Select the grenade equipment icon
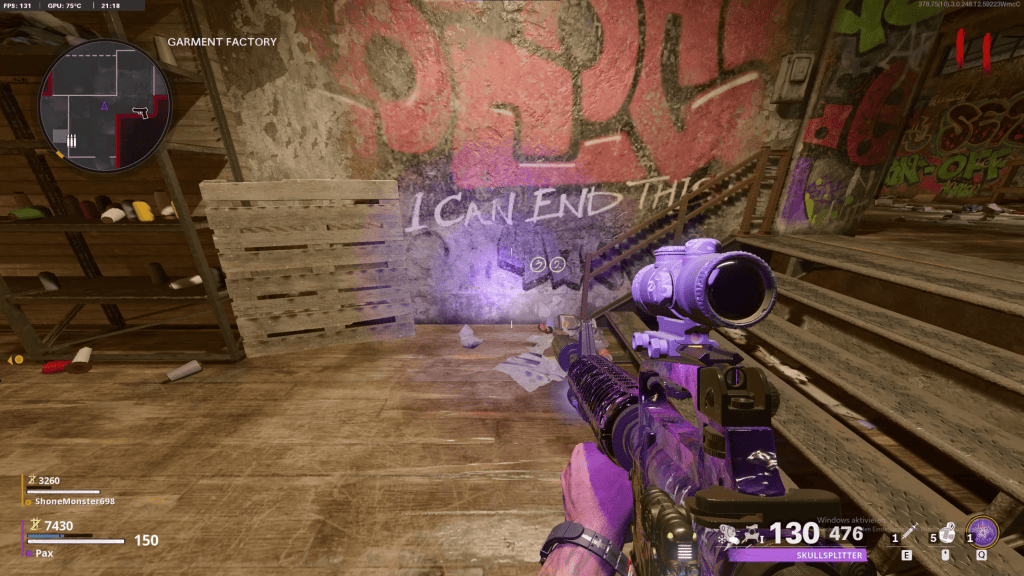The width and height of the screenshot is (1024, 576). (942, 533)
